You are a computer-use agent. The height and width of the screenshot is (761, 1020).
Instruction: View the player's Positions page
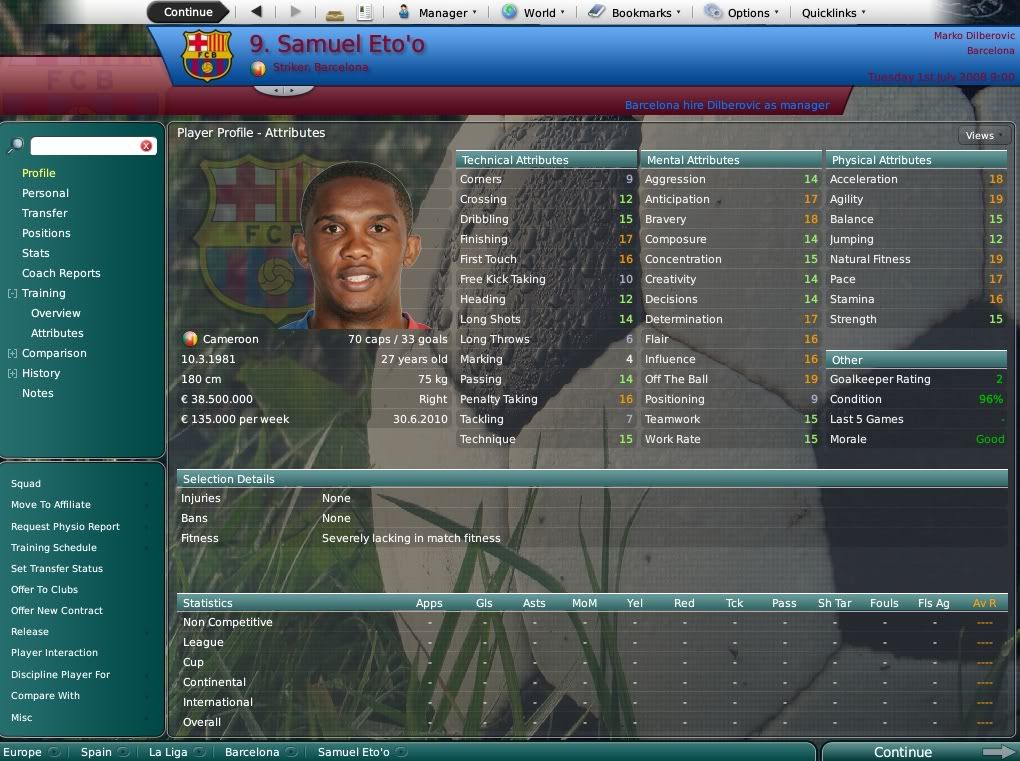point(46,233)
